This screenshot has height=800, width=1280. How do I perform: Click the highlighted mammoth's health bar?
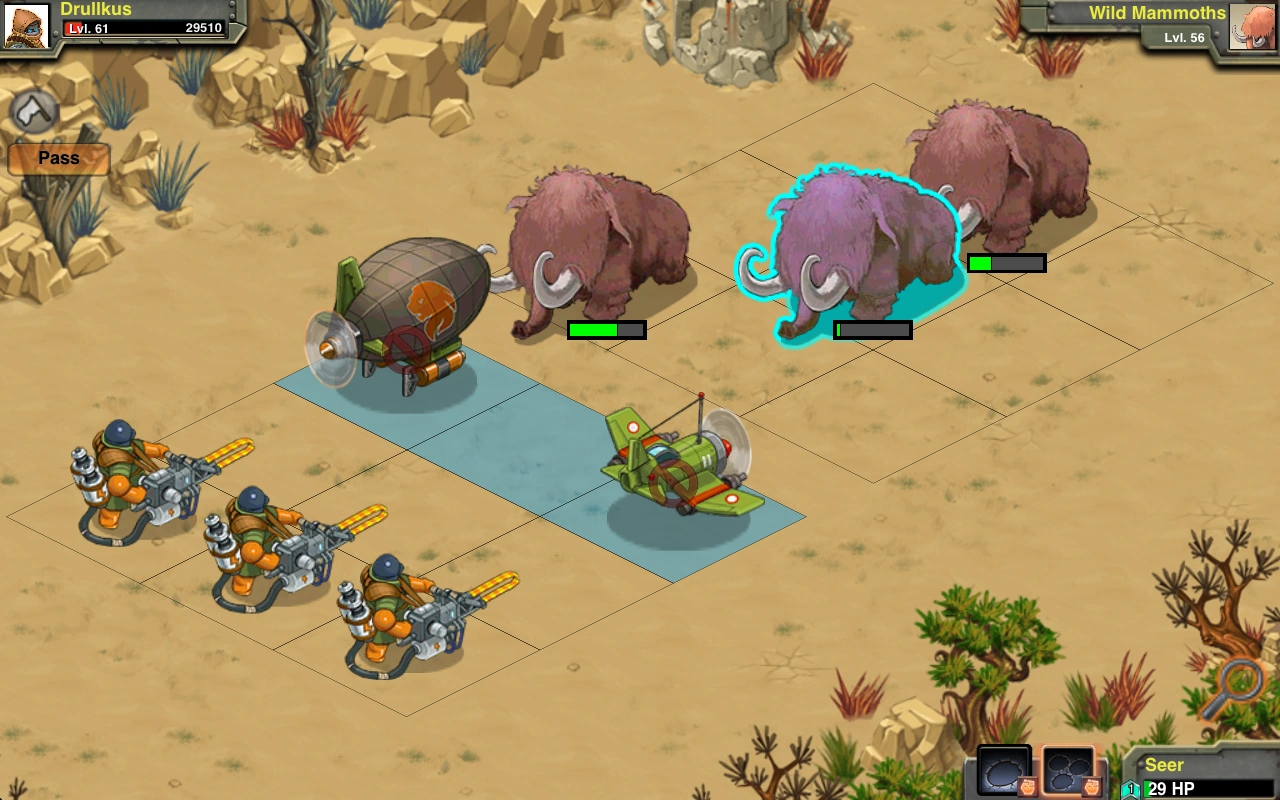pyautogui.click(x=872, y=329)
